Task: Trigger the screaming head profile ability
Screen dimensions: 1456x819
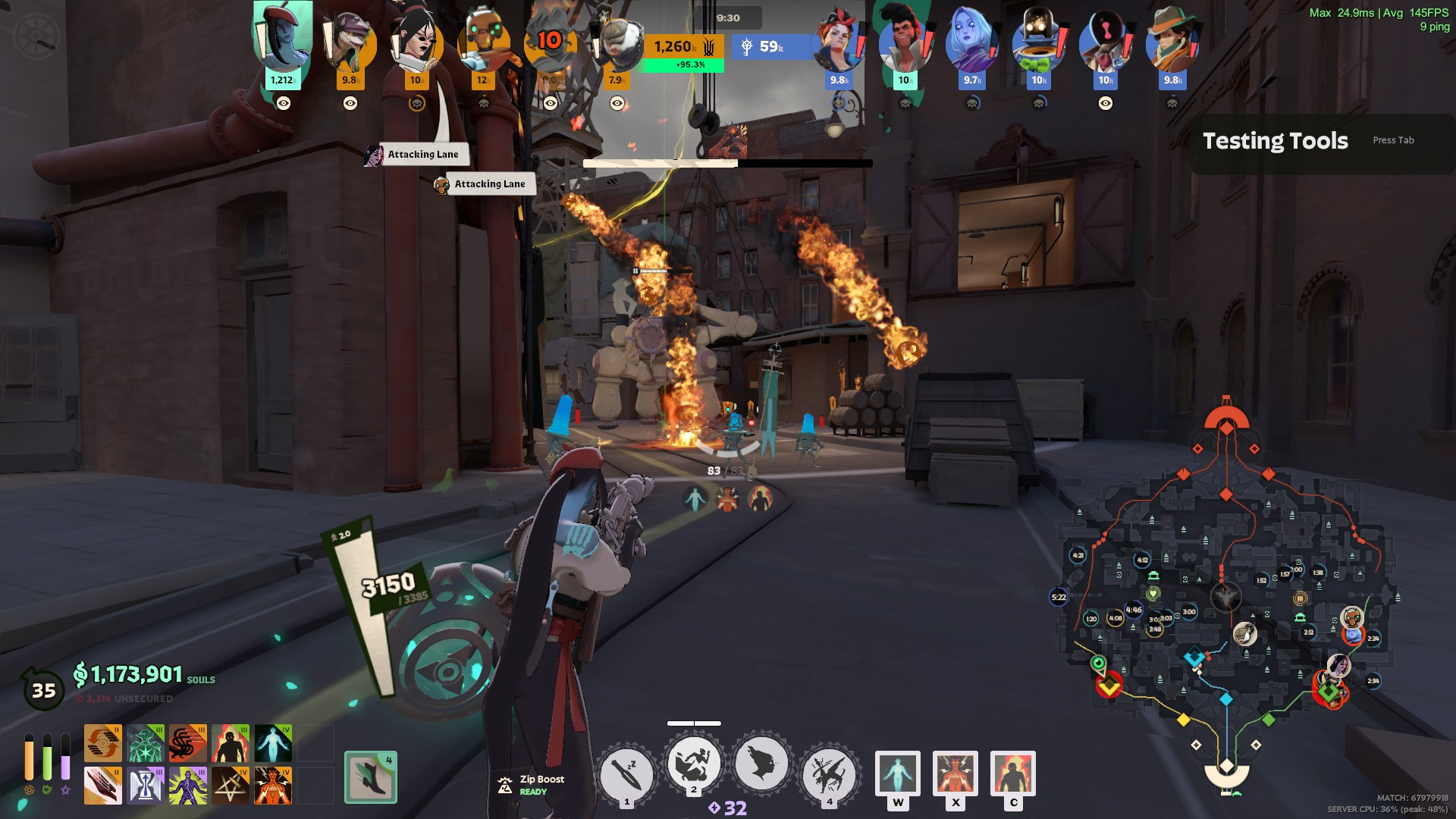Action: tap(761, 764)
